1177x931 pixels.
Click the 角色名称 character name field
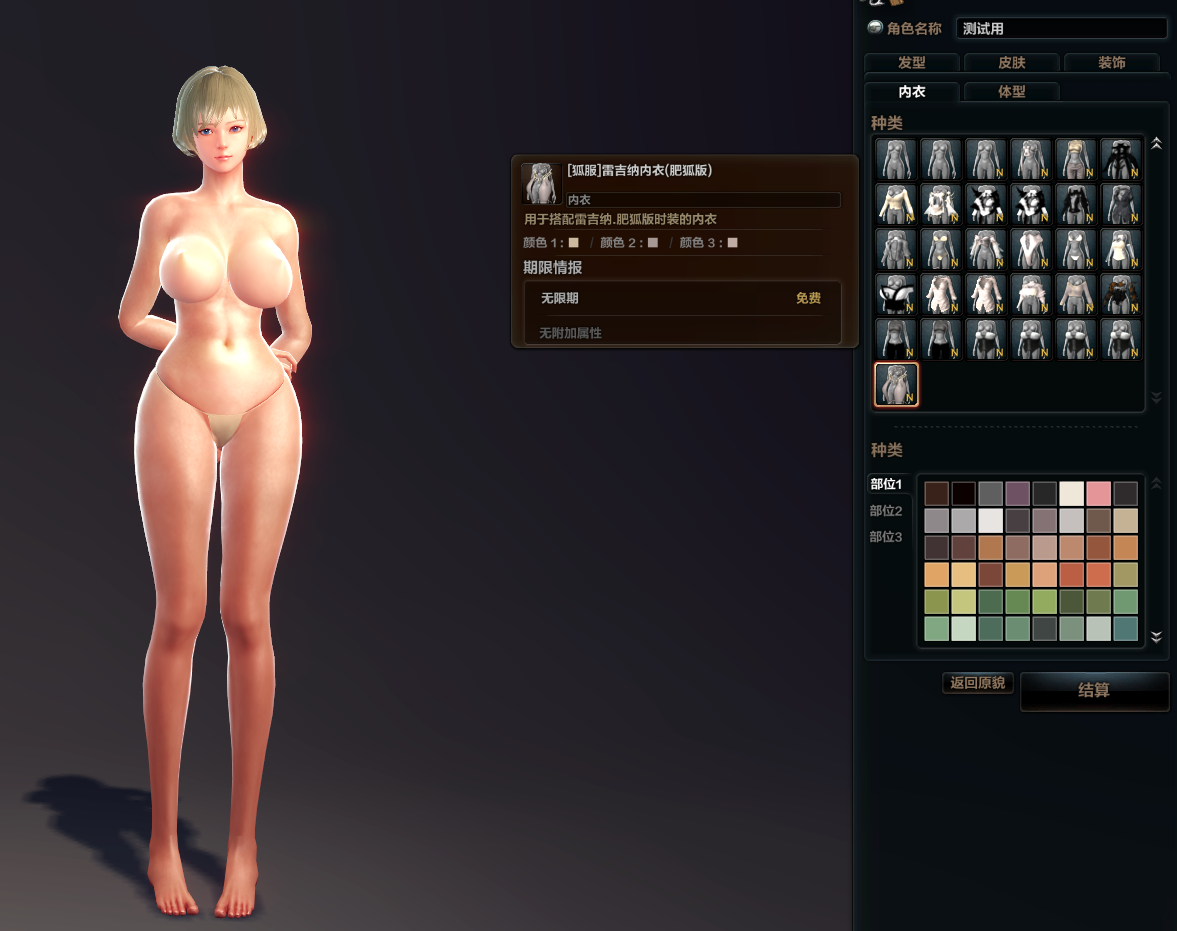coord(1060,28)
